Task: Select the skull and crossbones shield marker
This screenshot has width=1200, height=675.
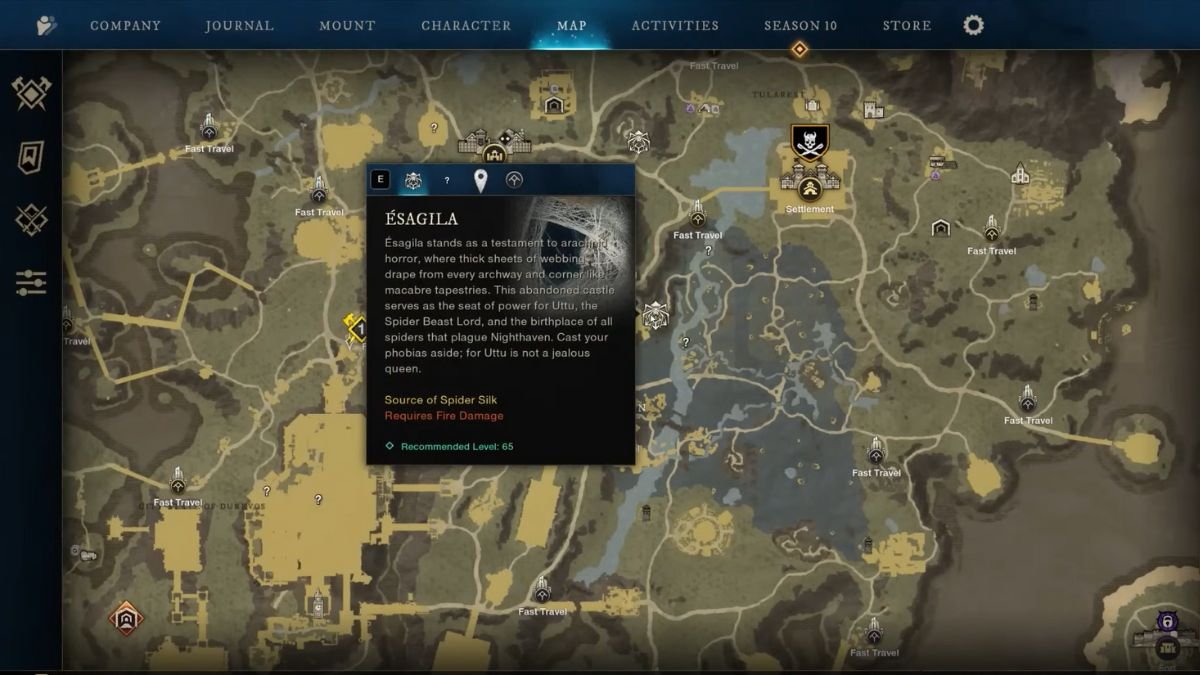Action: 808,143
